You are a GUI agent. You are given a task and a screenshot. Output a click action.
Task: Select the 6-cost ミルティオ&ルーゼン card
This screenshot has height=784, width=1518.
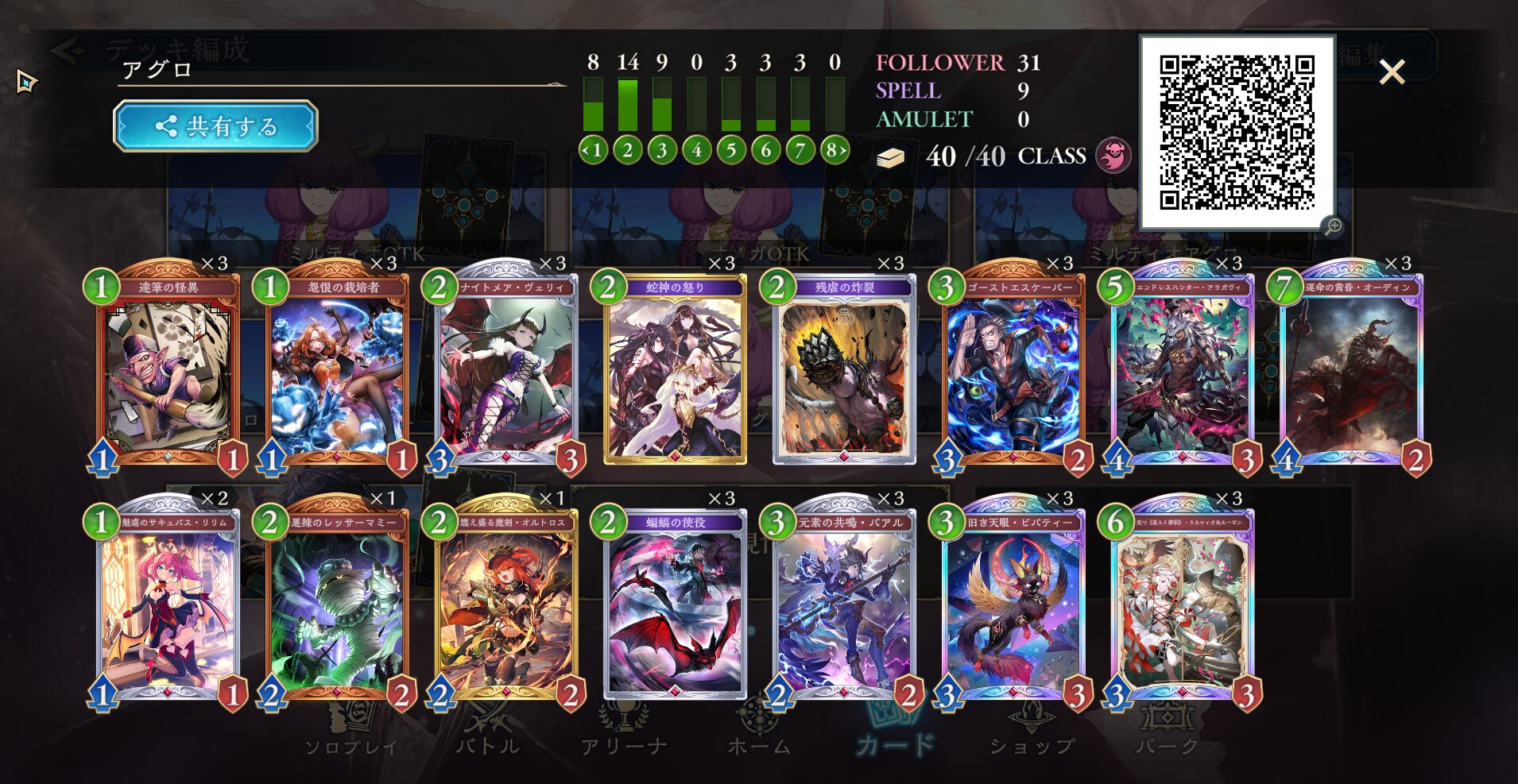pyautogui.click(x=1183, y=605)
